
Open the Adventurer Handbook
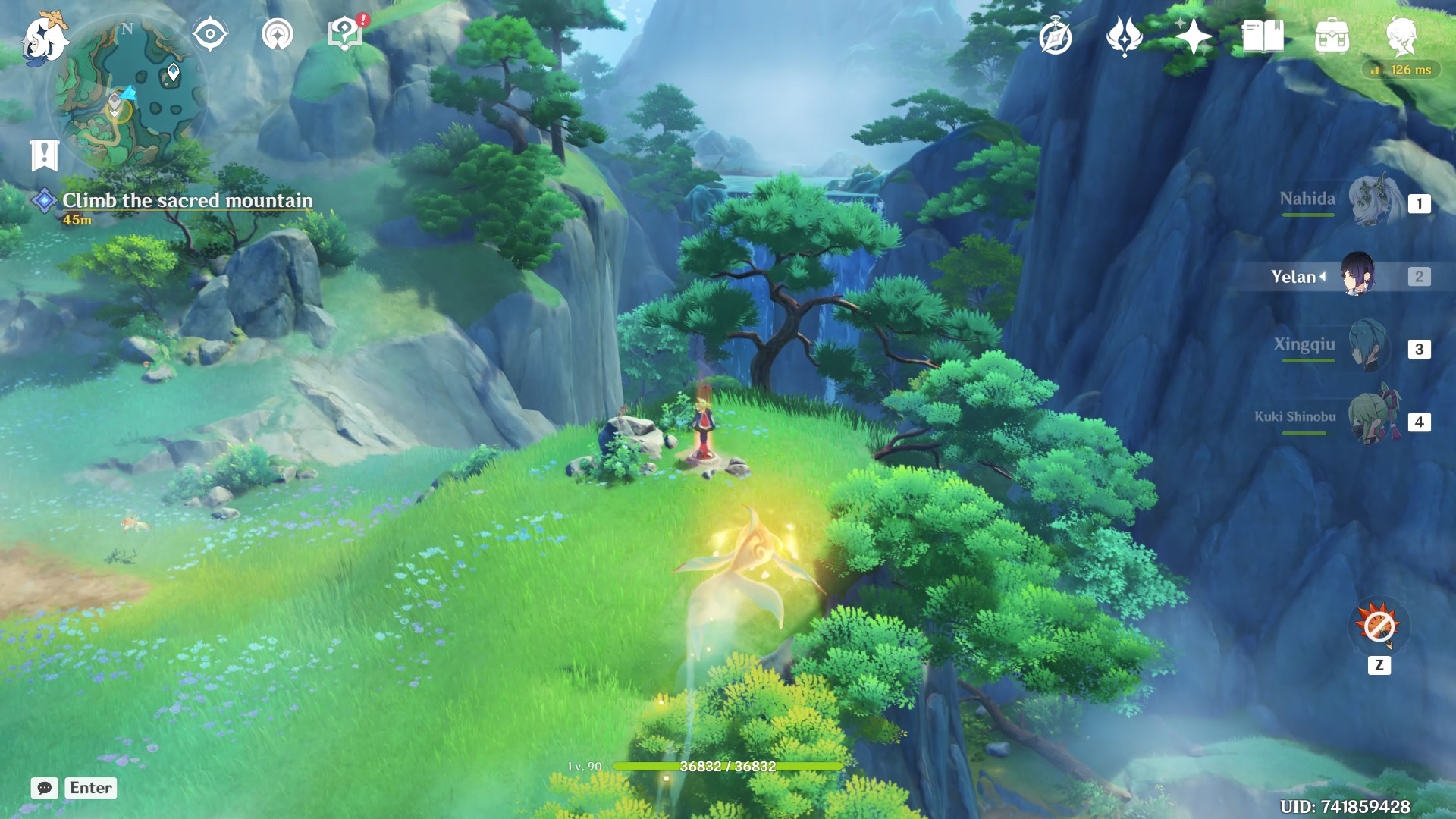point(1056,36)
